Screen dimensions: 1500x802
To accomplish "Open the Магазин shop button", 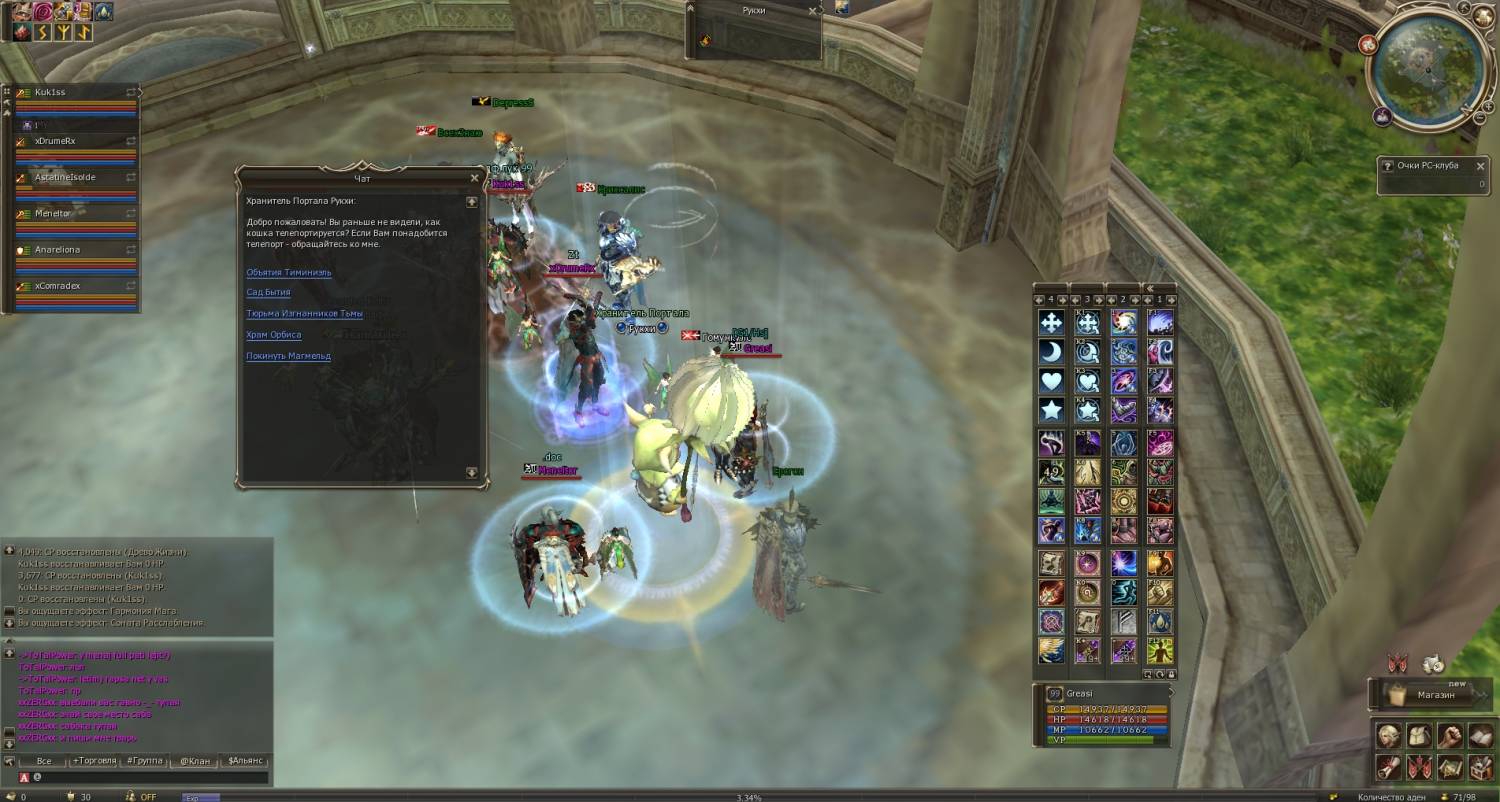I will pyautogui.click(x=1434, y=694).
